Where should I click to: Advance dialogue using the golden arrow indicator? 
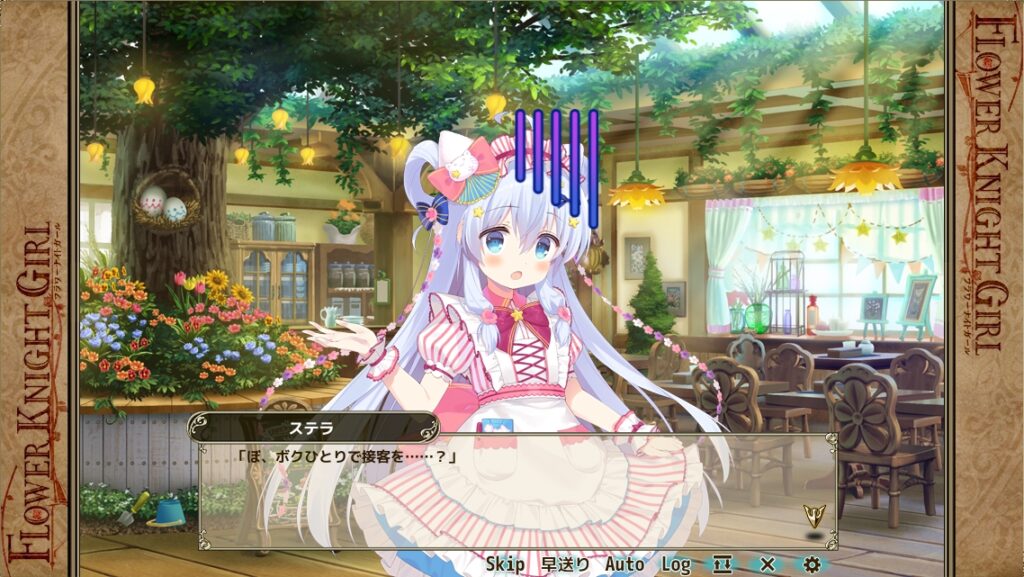click(814, 516)
